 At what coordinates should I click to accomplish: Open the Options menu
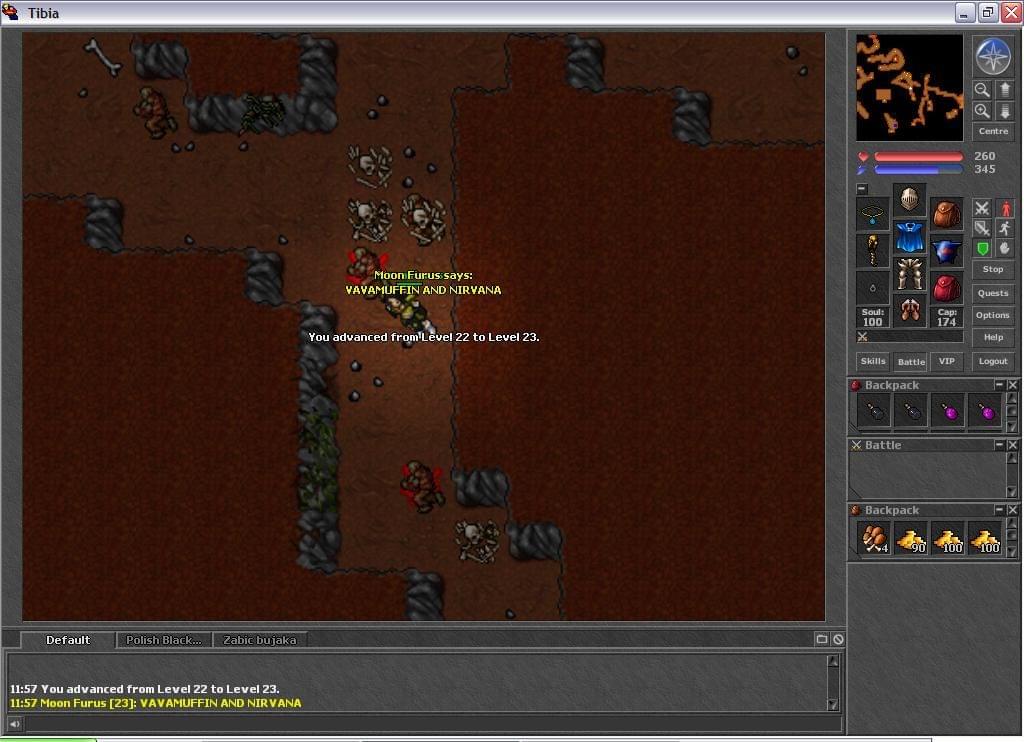tap(993, 315)
